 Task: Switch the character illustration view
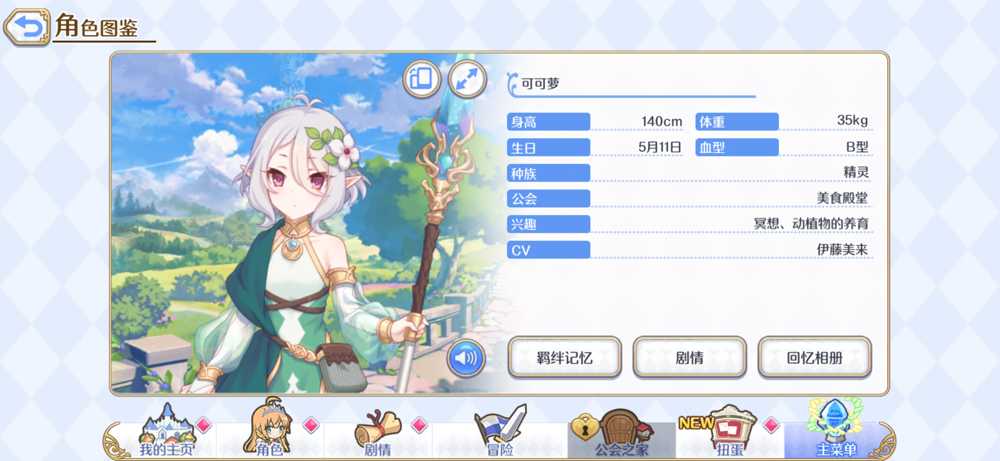[x=421, y=78]
